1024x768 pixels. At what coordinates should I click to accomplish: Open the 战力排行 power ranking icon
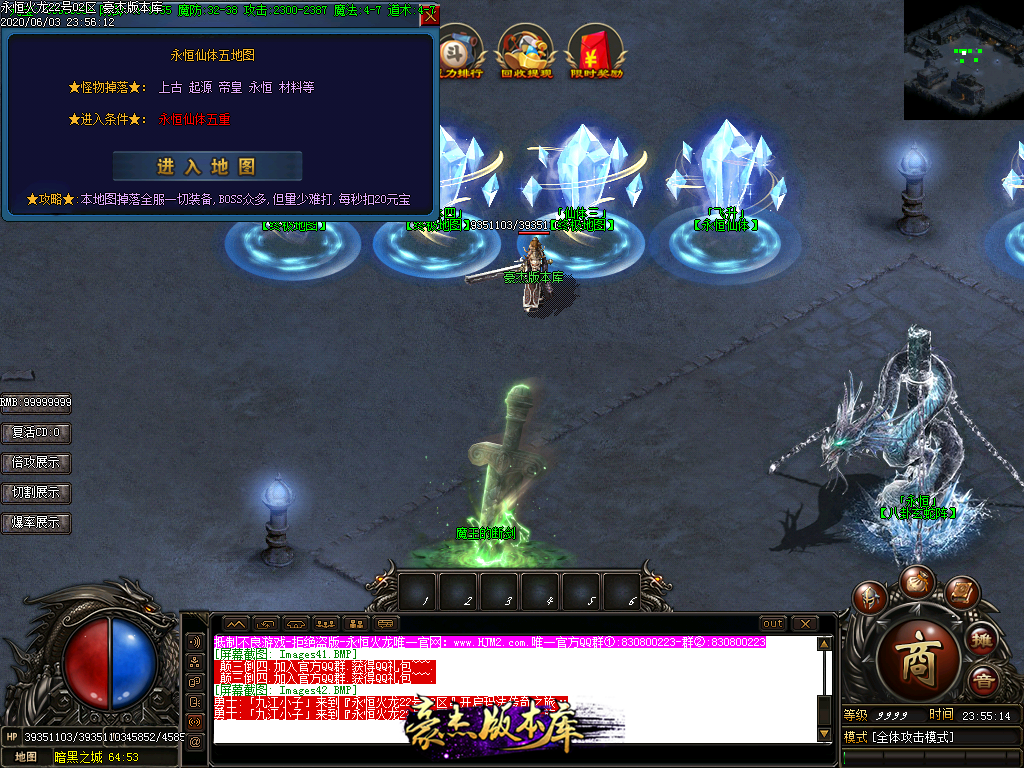tap(462, 52)
